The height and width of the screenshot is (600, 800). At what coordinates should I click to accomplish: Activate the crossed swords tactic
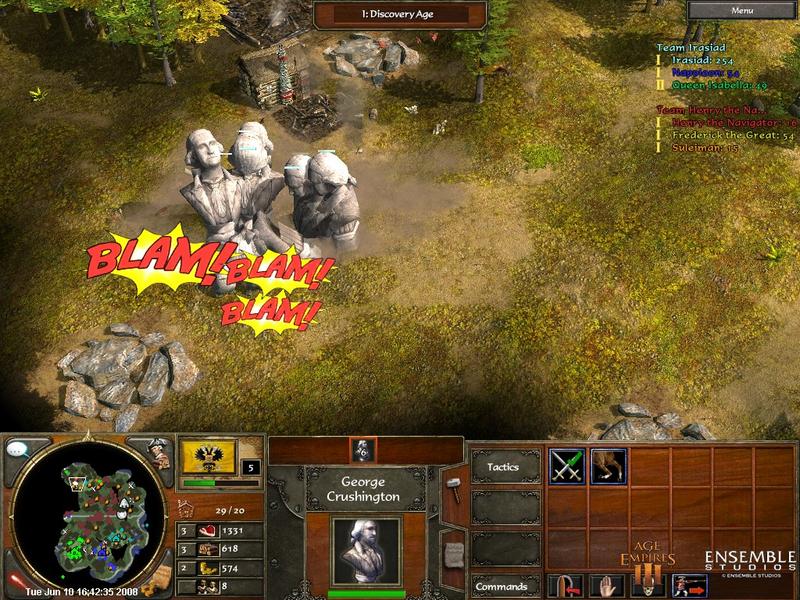566,465
